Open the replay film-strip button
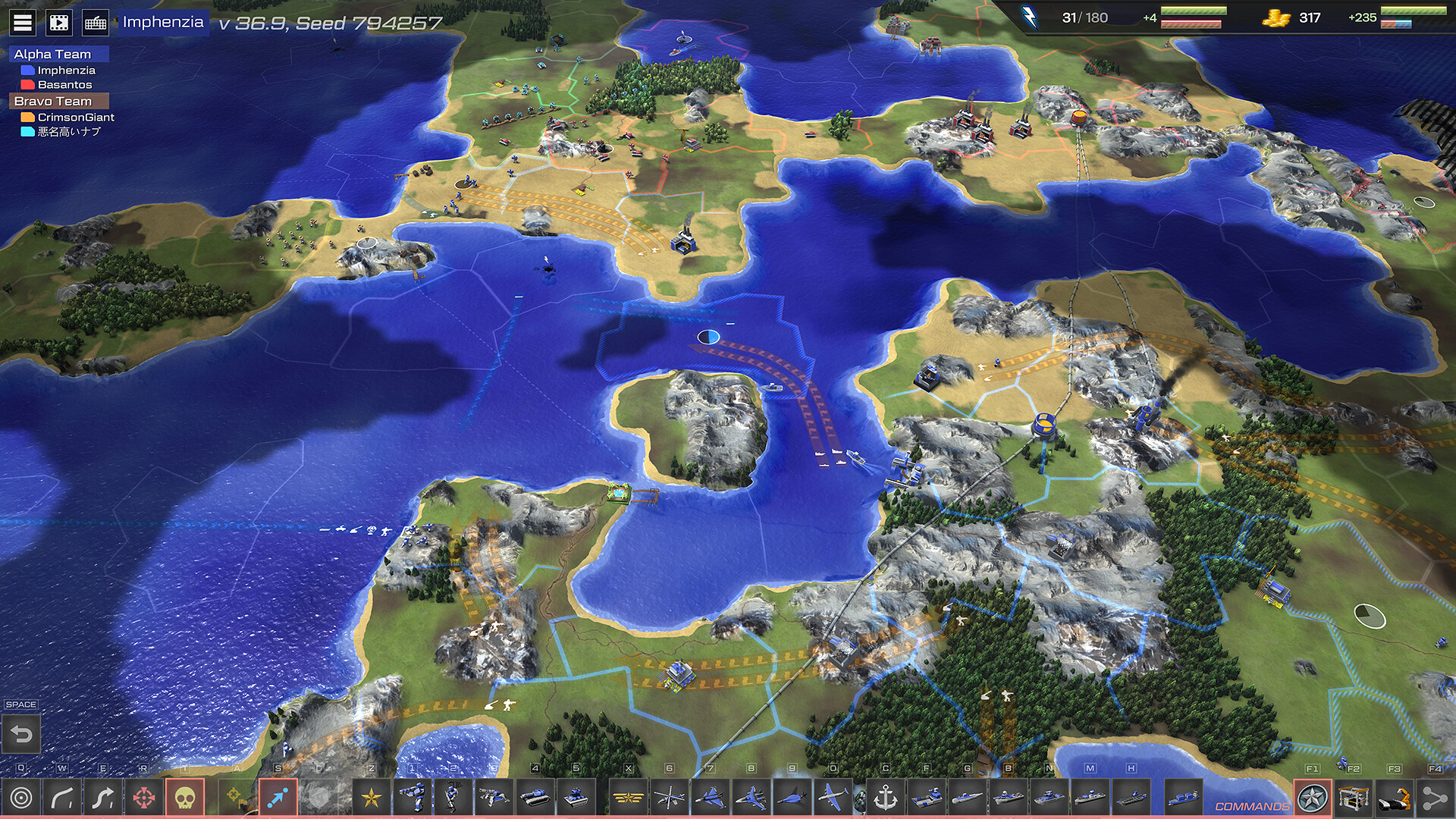1456x819 pixels. pos(59,23)
